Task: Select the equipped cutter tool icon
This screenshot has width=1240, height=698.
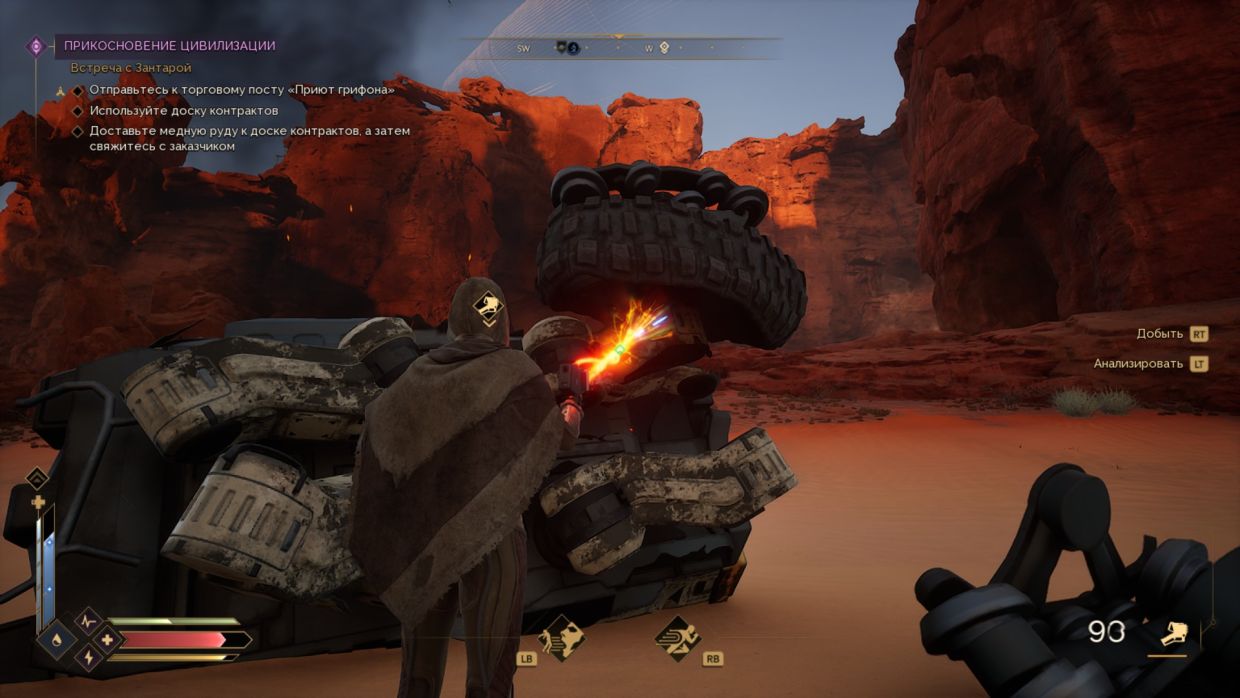Action: coord(1173,633)
